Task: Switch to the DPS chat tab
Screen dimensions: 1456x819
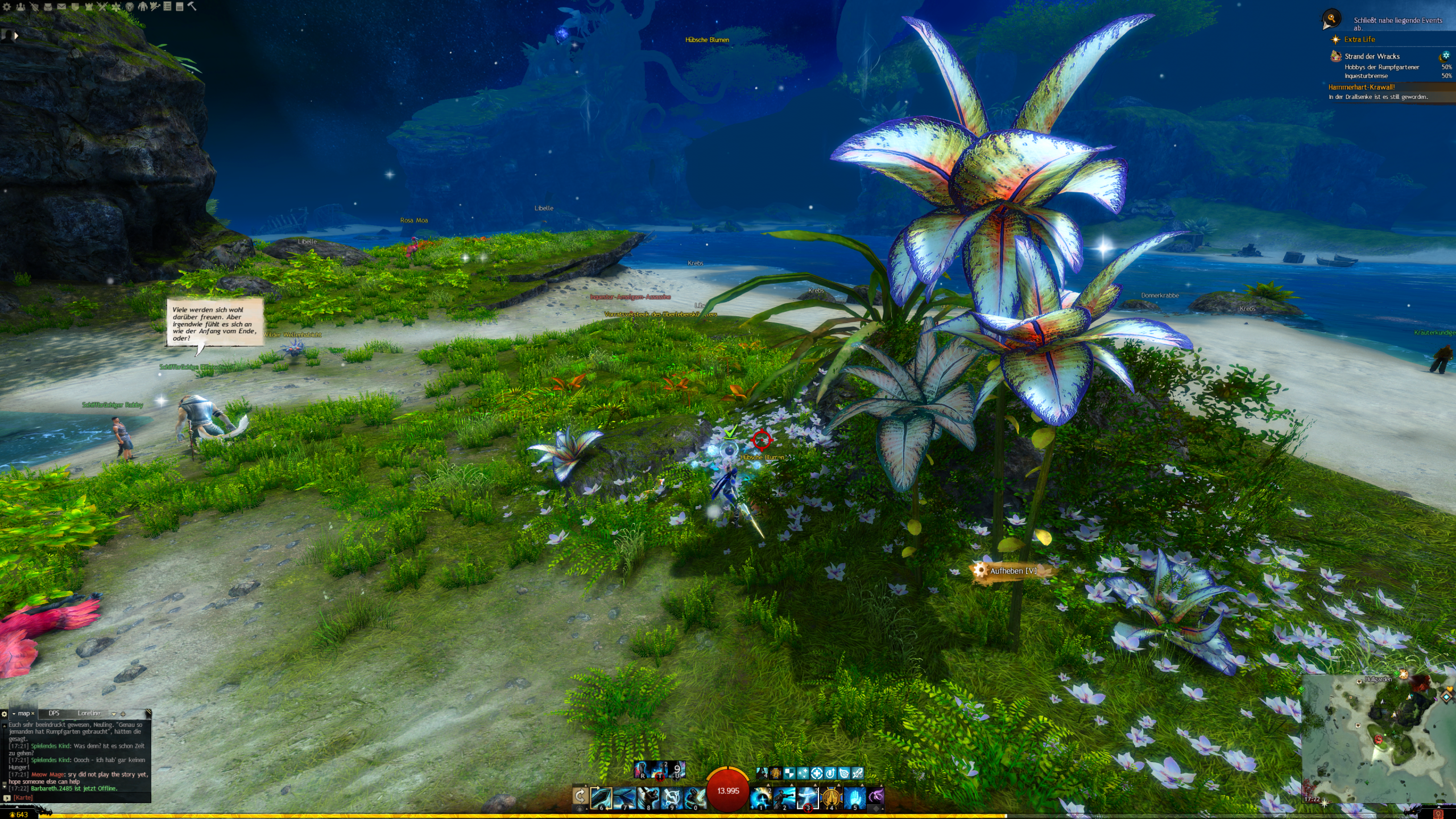Action: [54, 713]
